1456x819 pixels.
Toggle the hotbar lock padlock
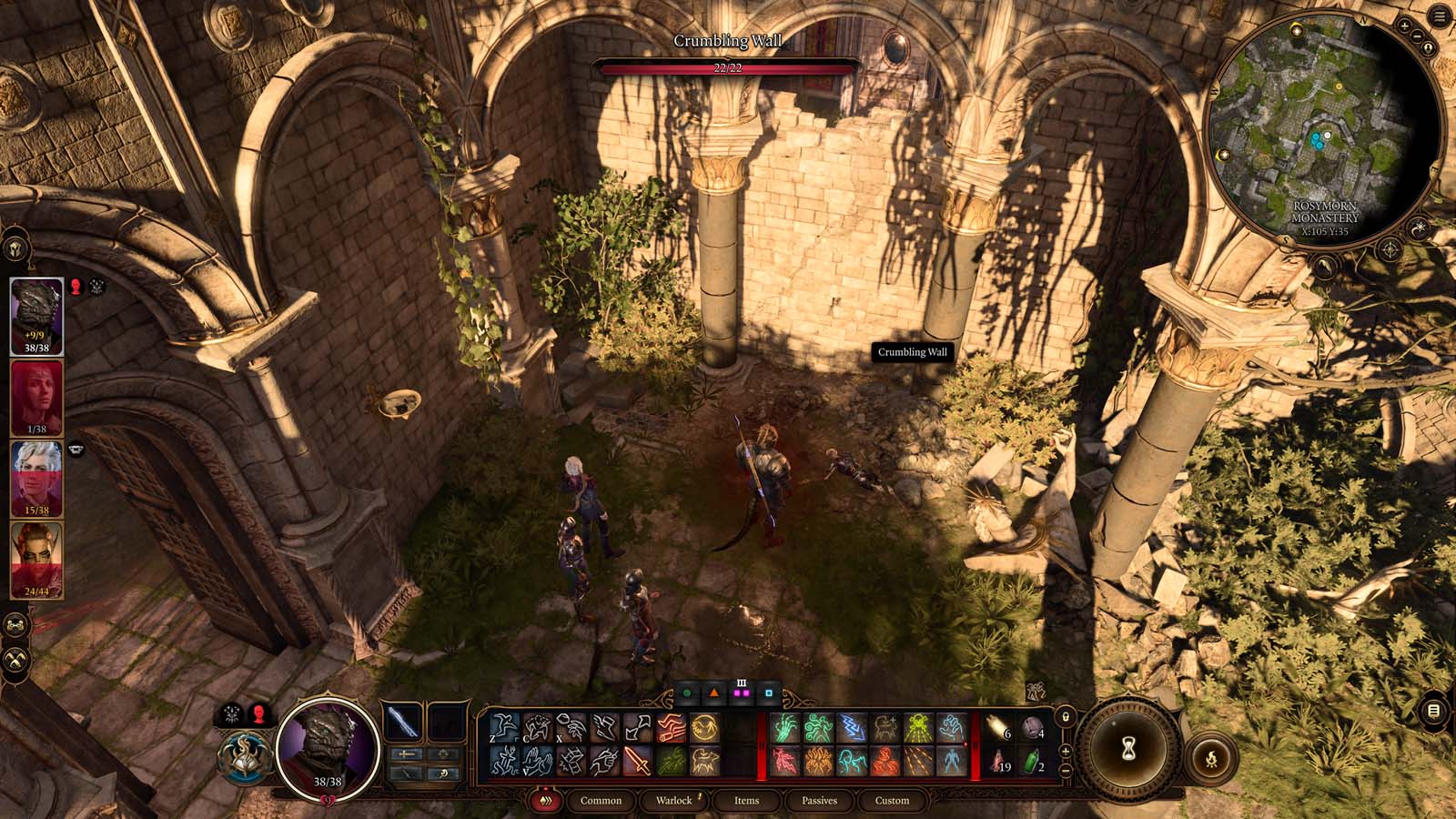click(1066, 717)
